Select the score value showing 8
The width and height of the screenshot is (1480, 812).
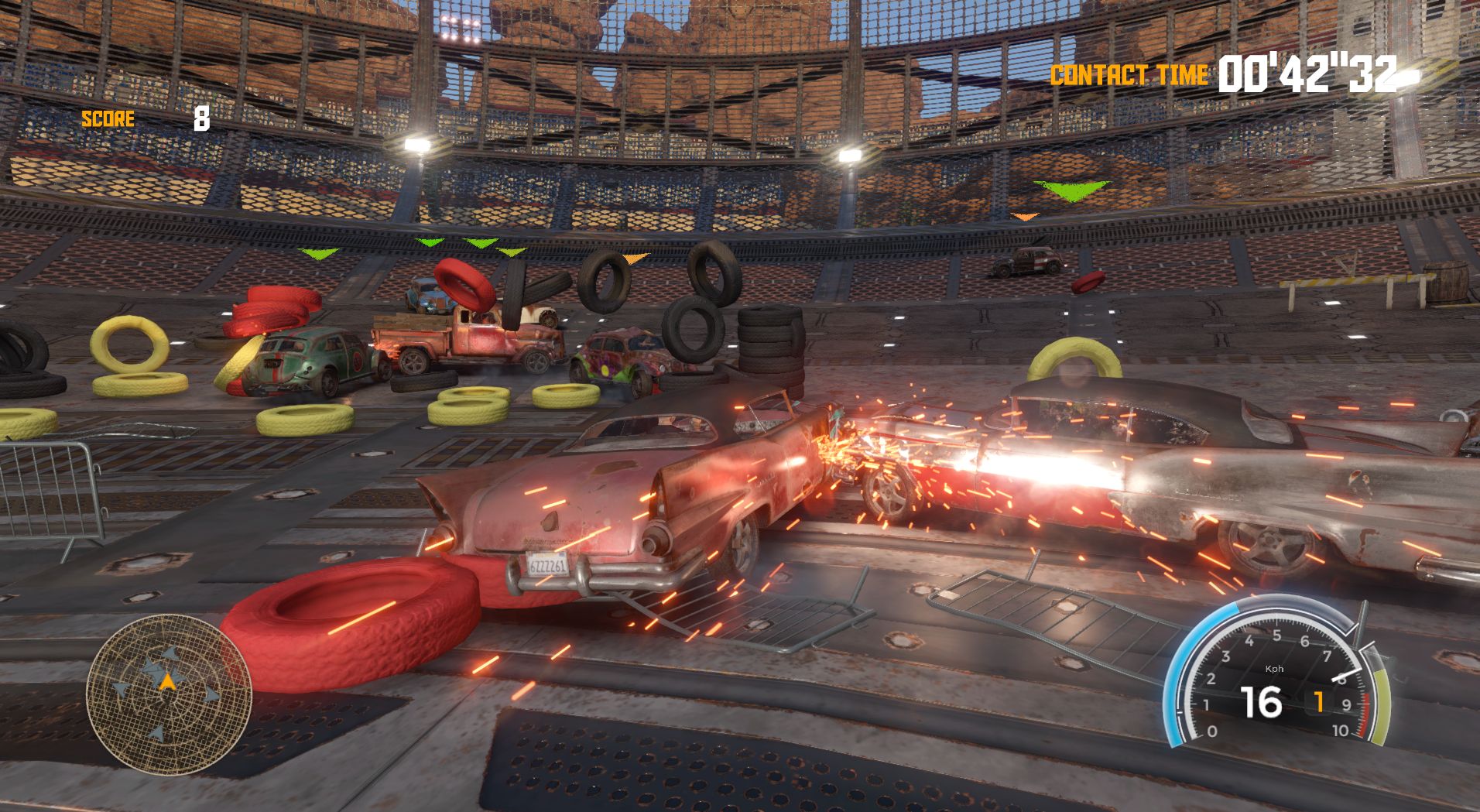(200, 119)
